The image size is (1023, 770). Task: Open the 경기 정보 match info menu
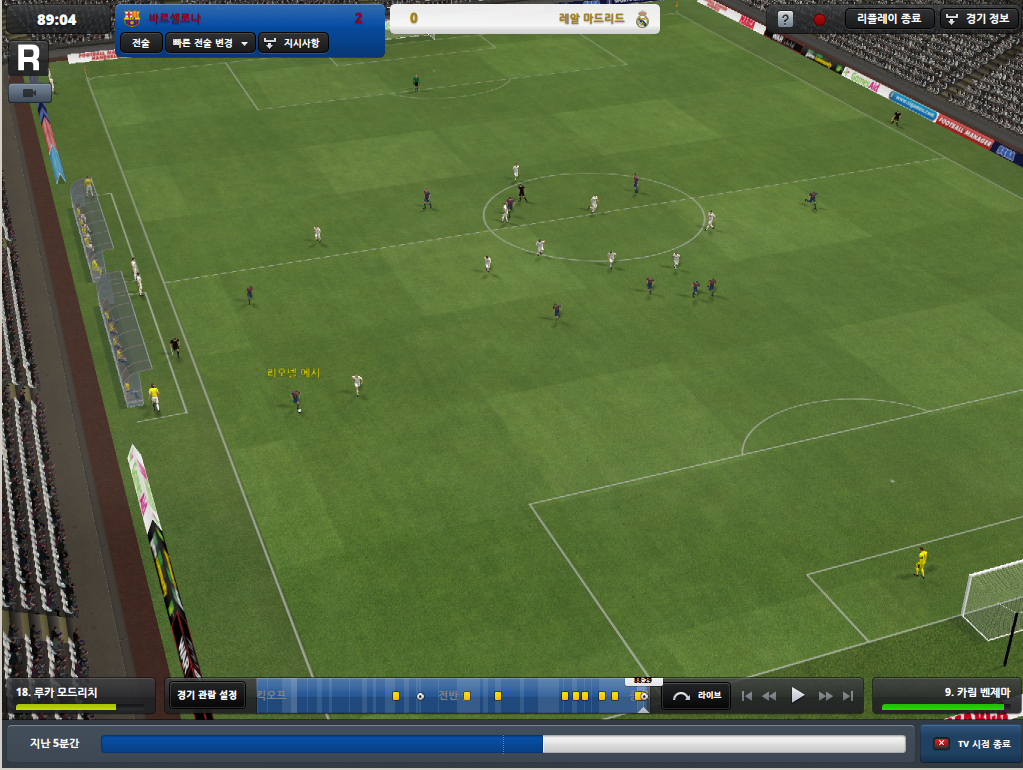(x=979, y=19)
